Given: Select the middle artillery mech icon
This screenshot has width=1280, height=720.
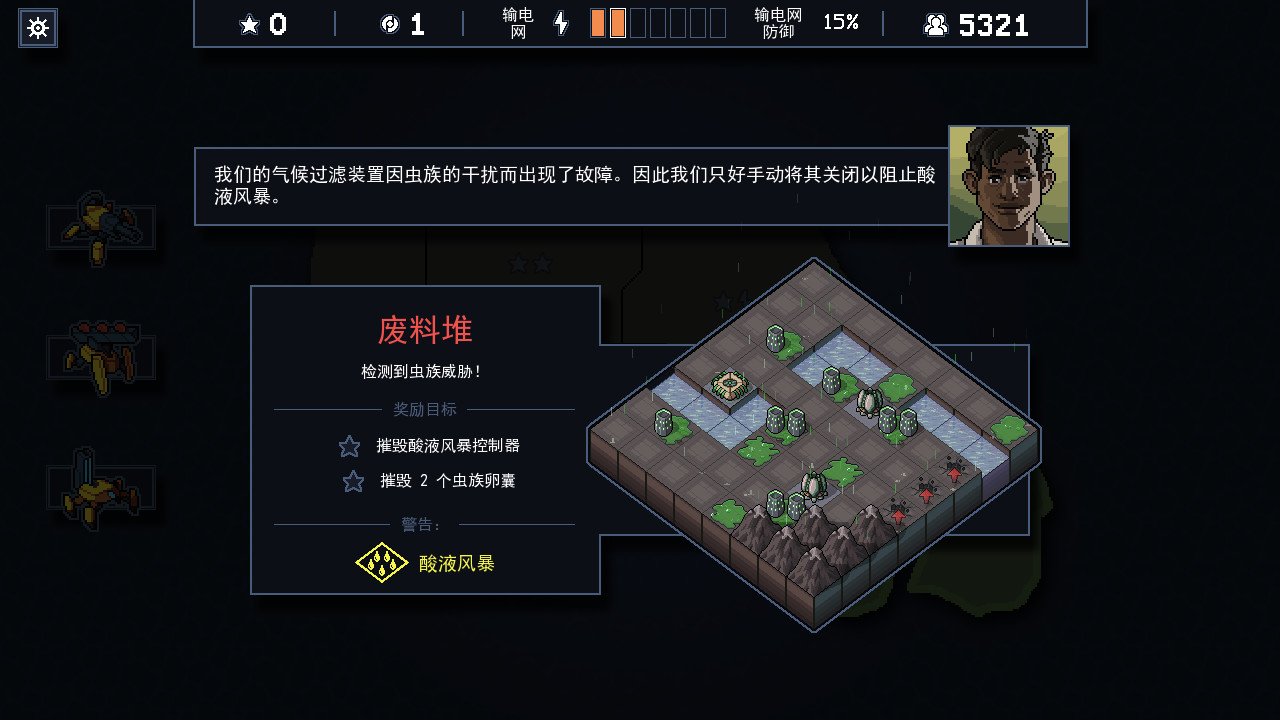Looking at the screenshot, I should (100, 355).
